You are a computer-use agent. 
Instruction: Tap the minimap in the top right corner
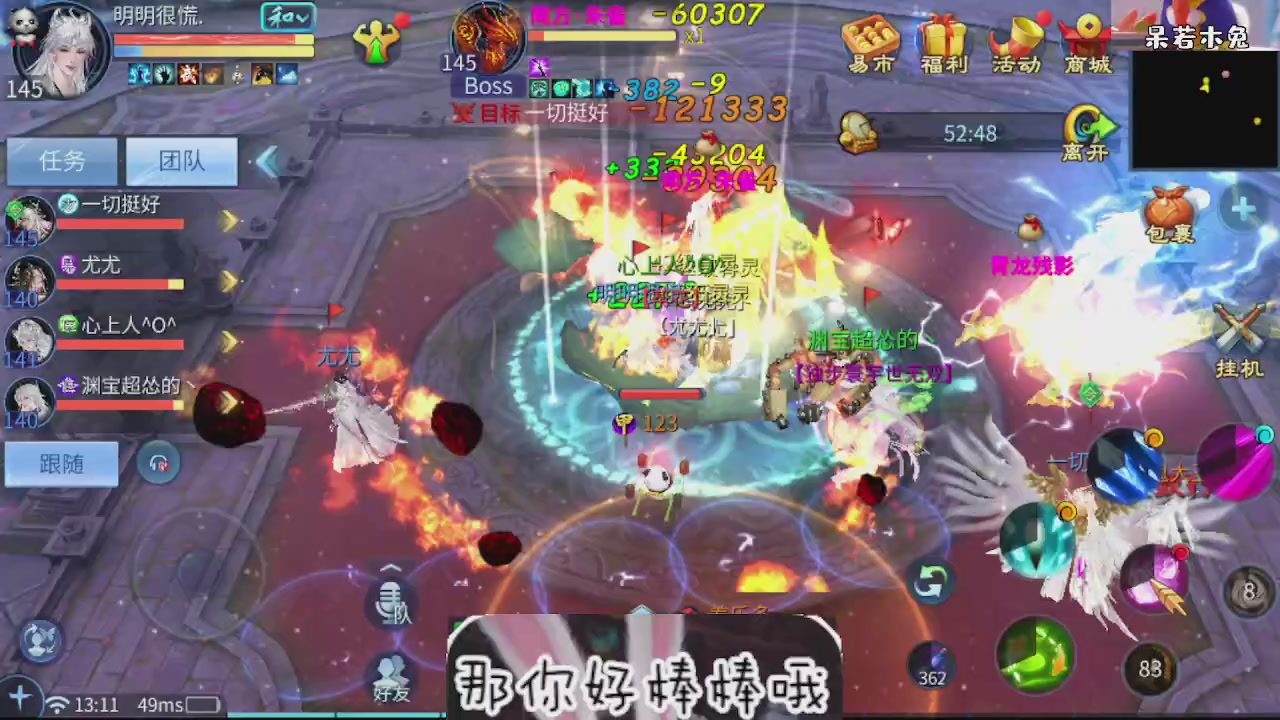click(1205, 110)
